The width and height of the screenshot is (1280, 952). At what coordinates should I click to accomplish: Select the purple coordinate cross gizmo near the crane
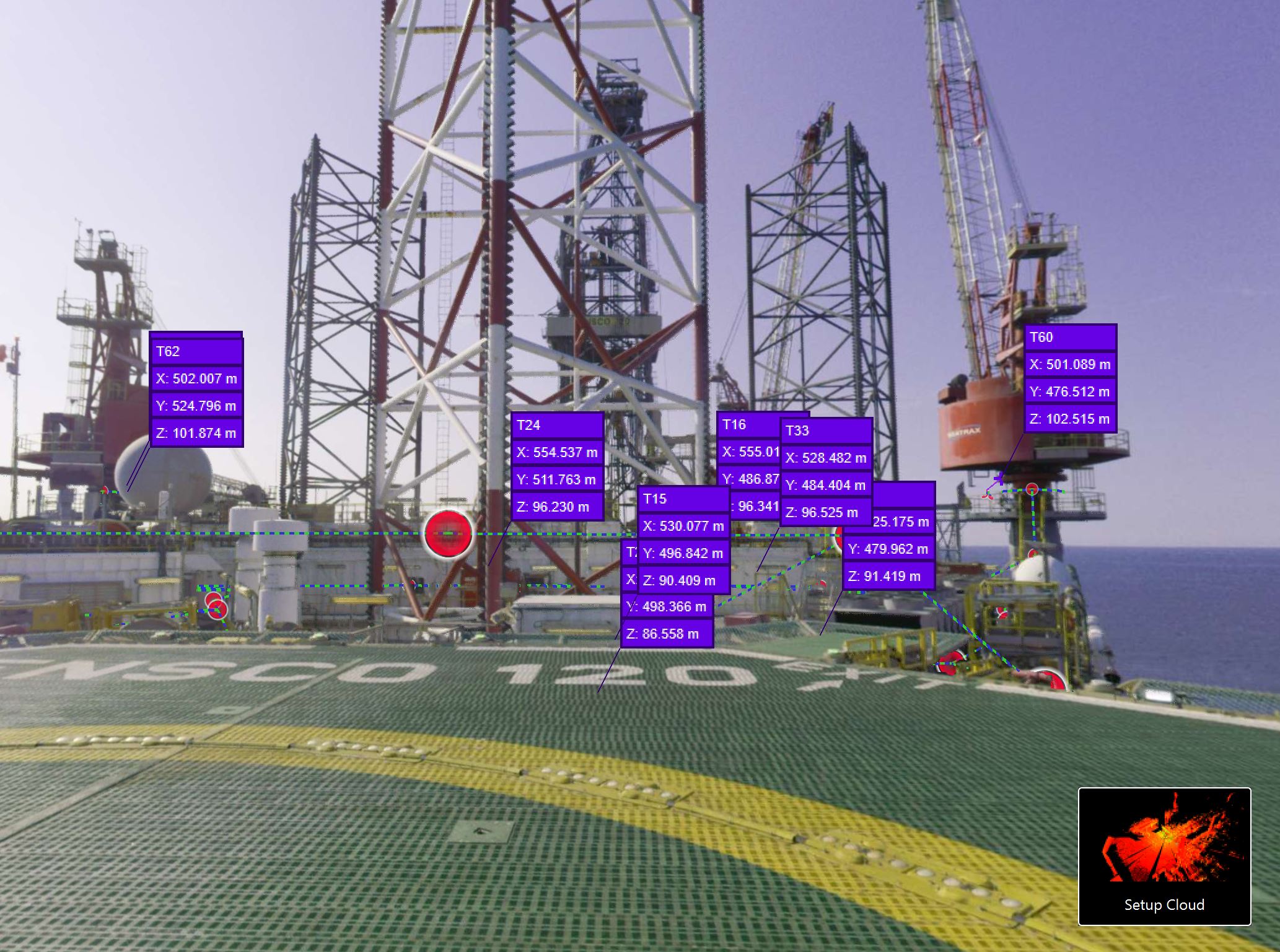[x=999, y=481]
